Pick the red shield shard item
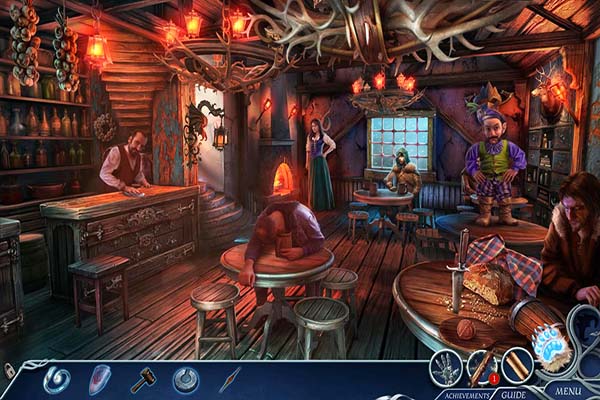Screen dimensions: 600x400 100,379
